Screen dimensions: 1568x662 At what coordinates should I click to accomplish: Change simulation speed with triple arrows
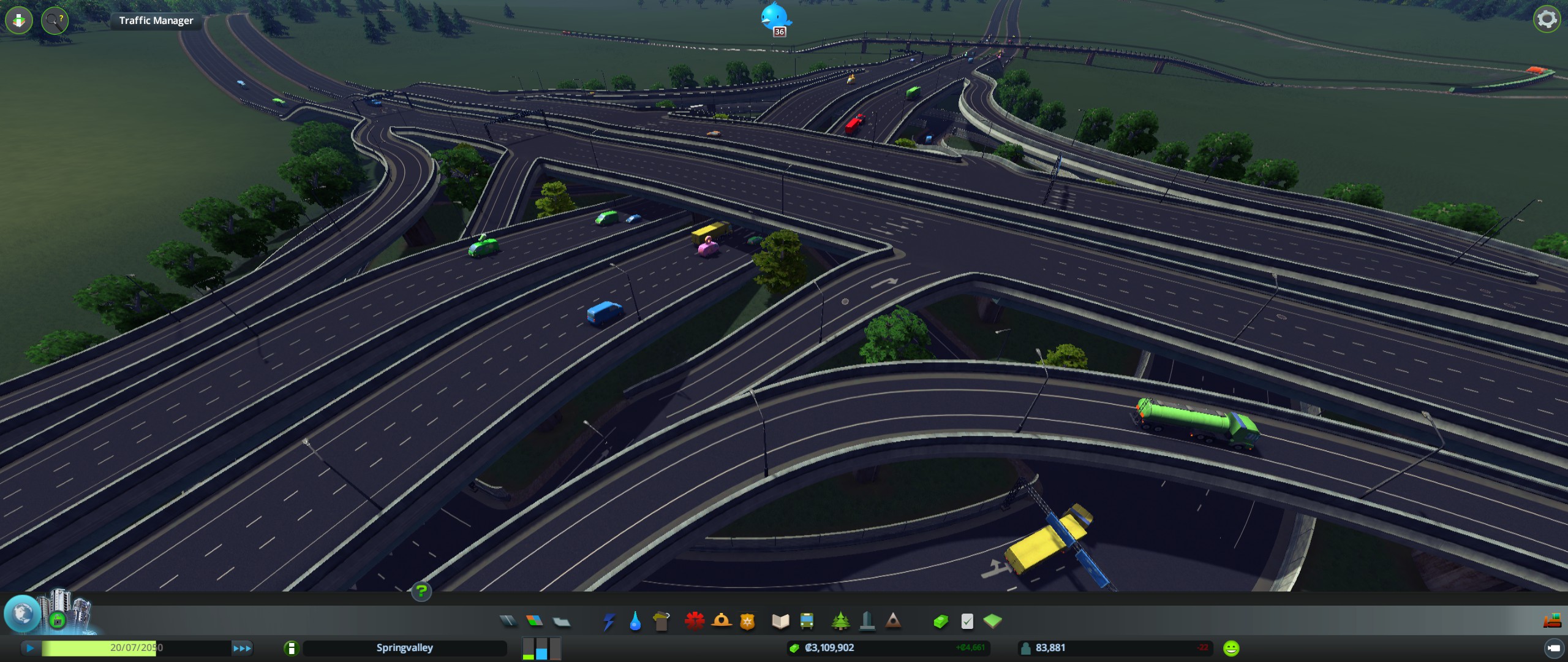242,648
